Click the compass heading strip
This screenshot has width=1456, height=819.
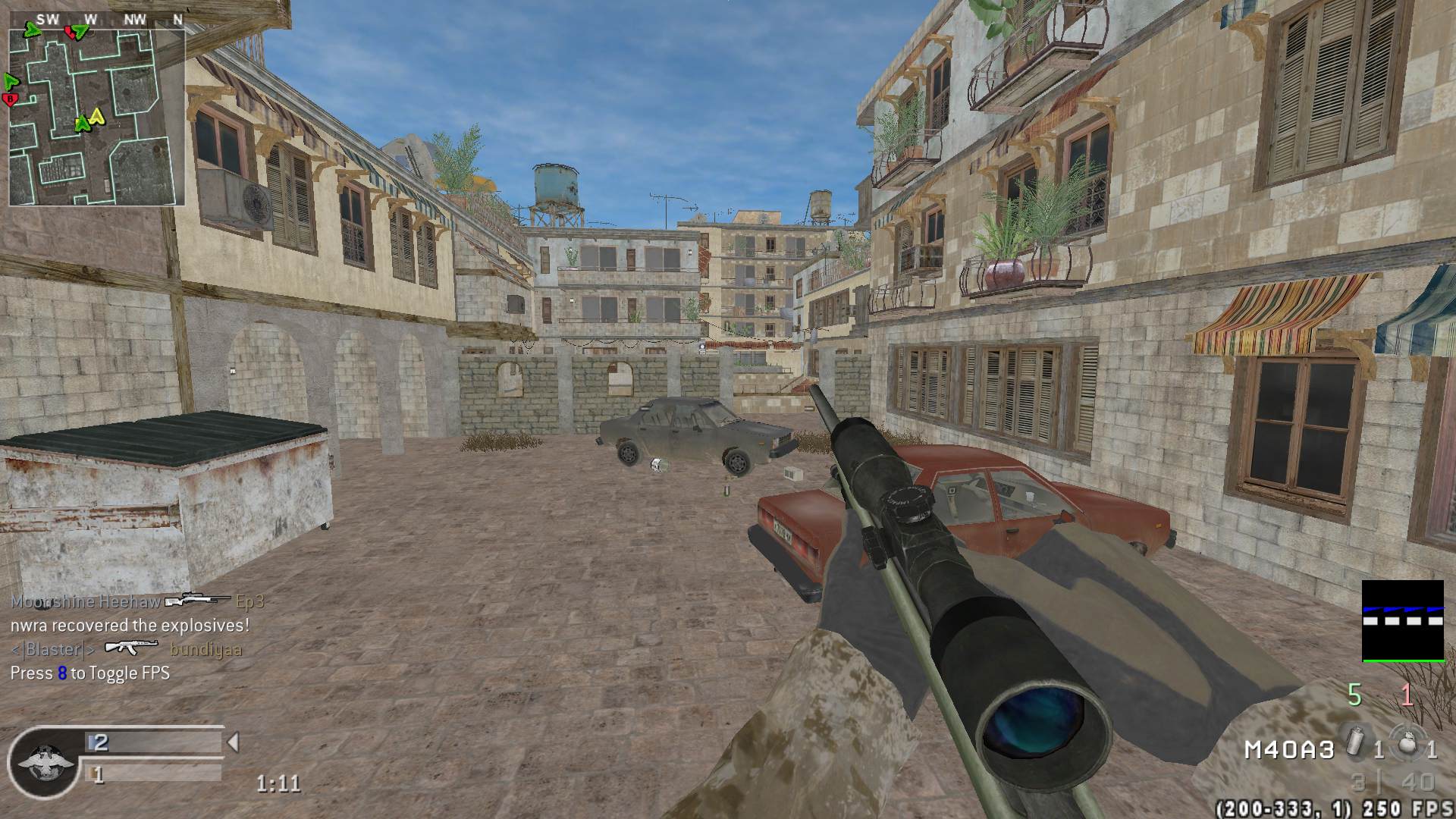click(96, 20)
